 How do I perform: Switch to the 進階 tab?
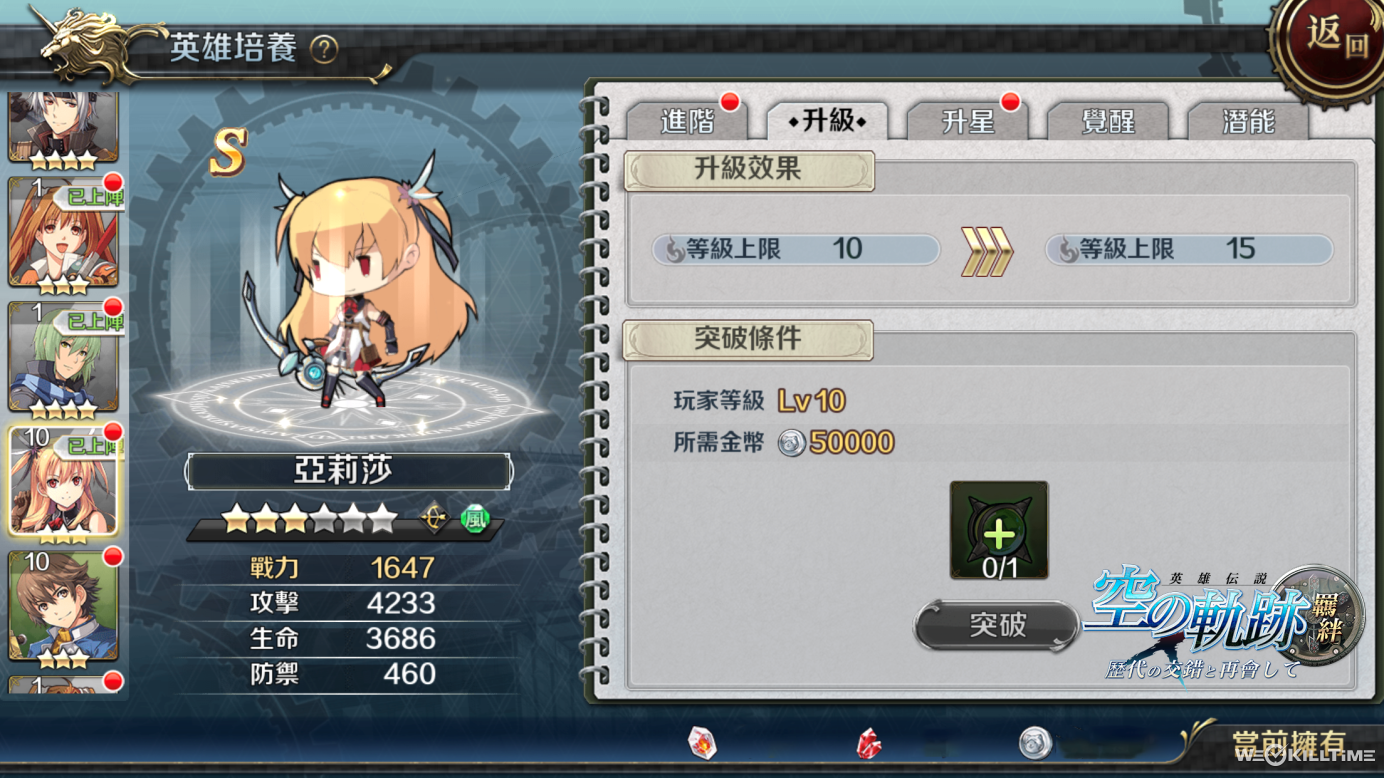click(687, 121)
